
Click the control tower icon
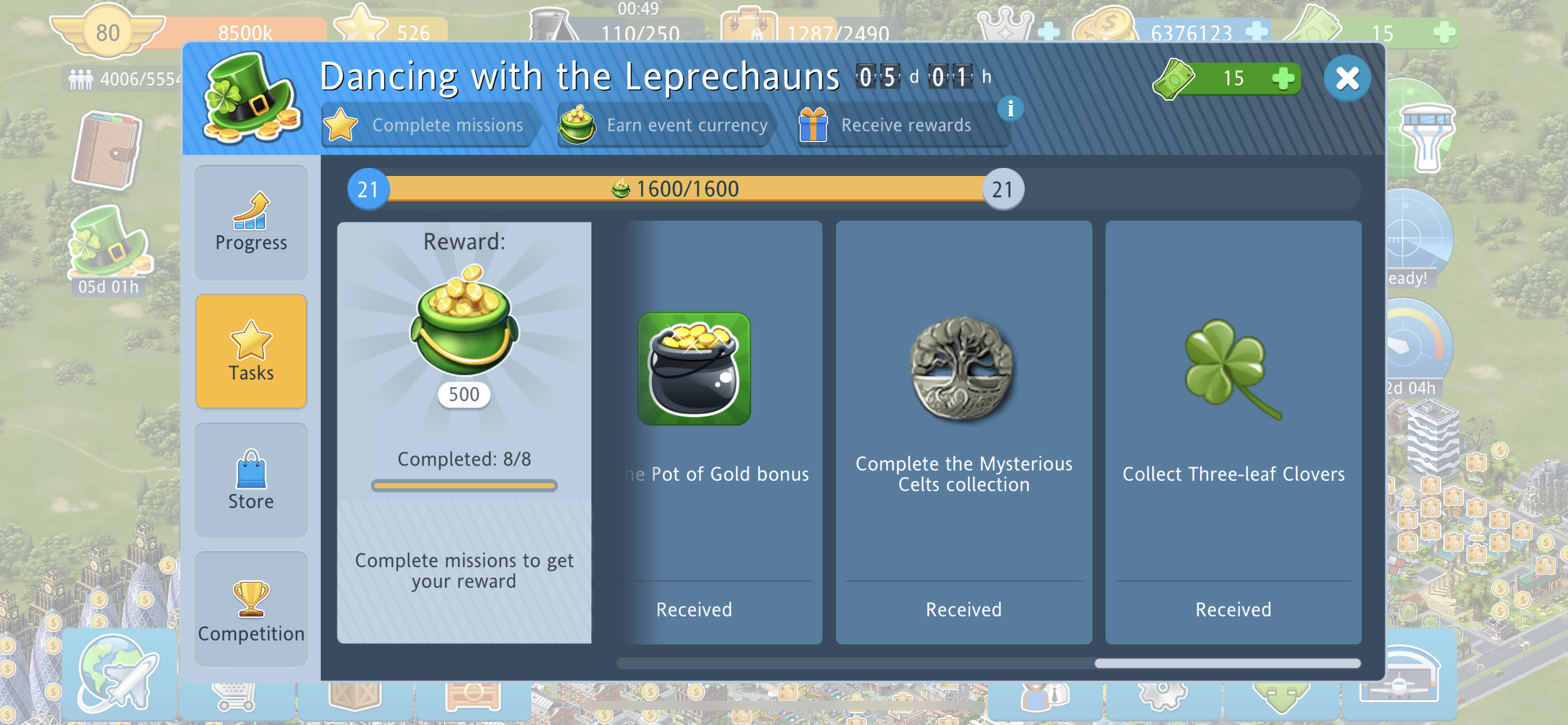[x=1426, y=138]
